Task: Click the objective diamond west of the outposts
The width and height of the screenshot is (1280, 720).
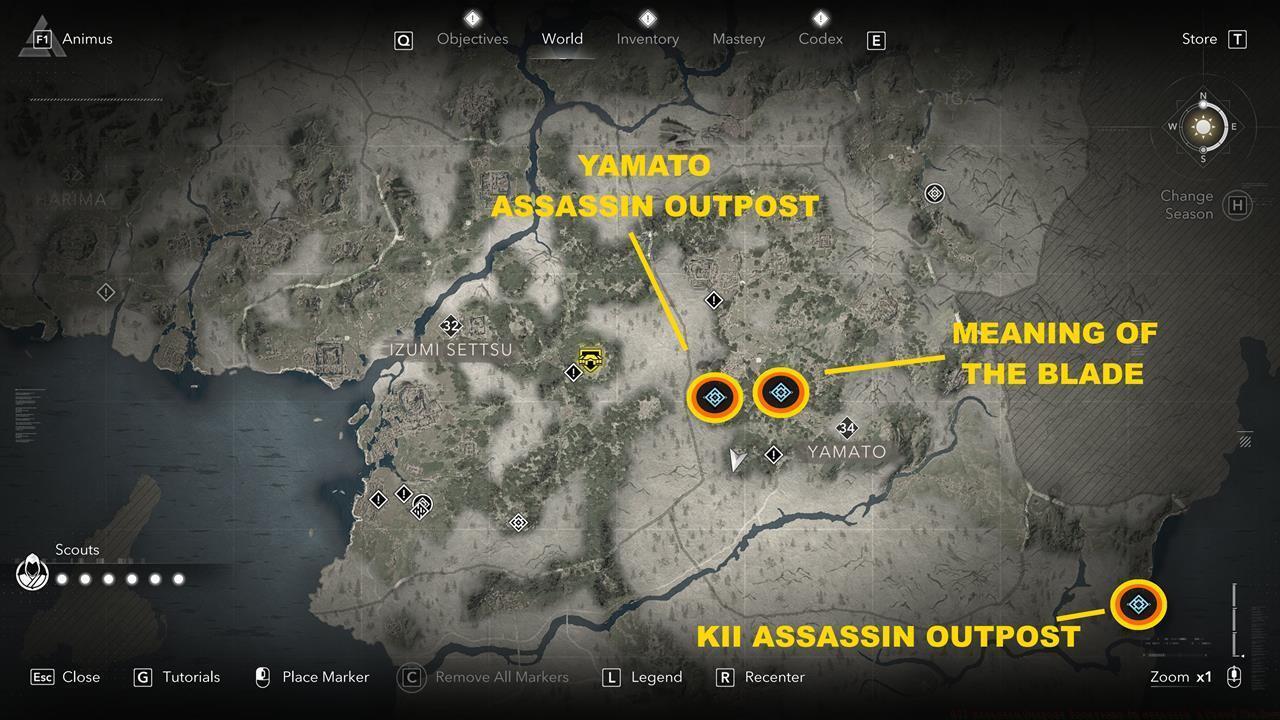Action: pos(574,372)
